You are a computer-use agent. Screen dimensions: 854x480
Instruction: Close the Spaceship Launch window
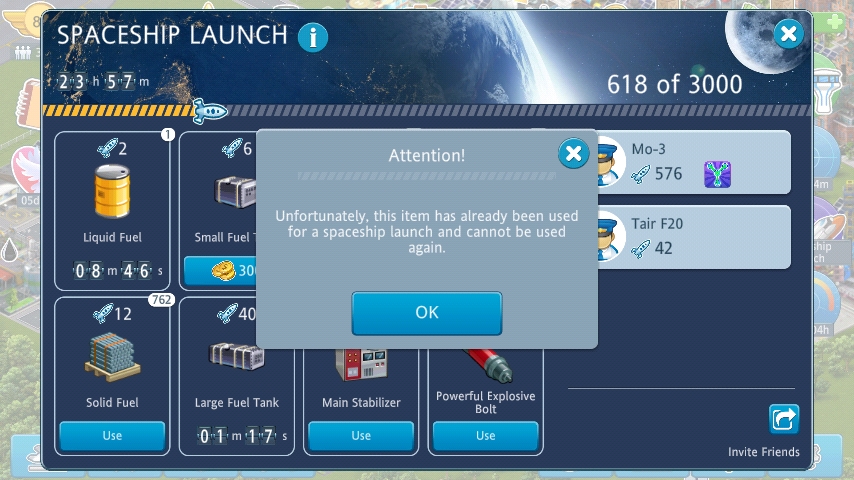point(789,35)
